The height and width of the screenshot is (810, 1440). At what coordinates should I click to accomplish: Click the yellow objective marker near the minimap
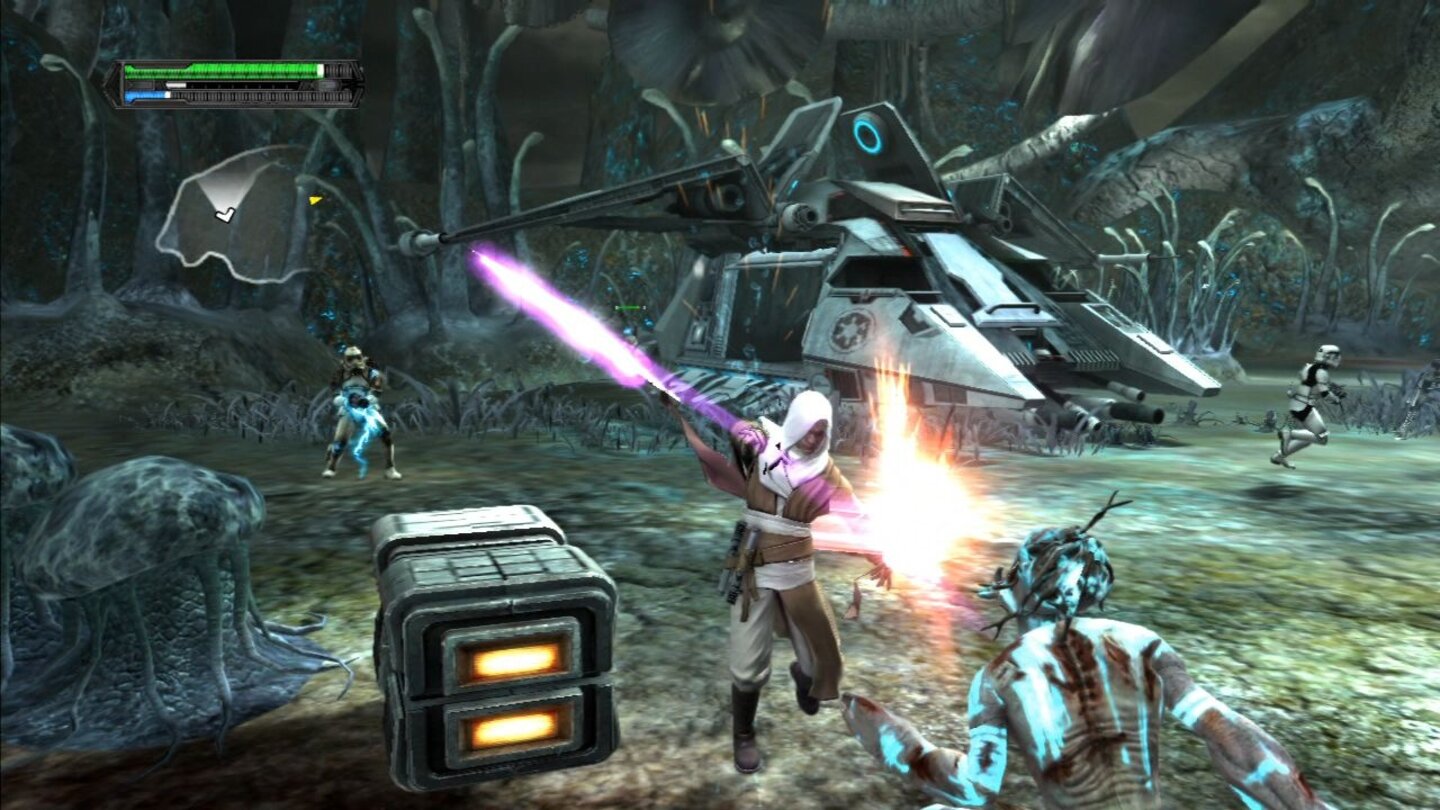click(x=316, y=201)
